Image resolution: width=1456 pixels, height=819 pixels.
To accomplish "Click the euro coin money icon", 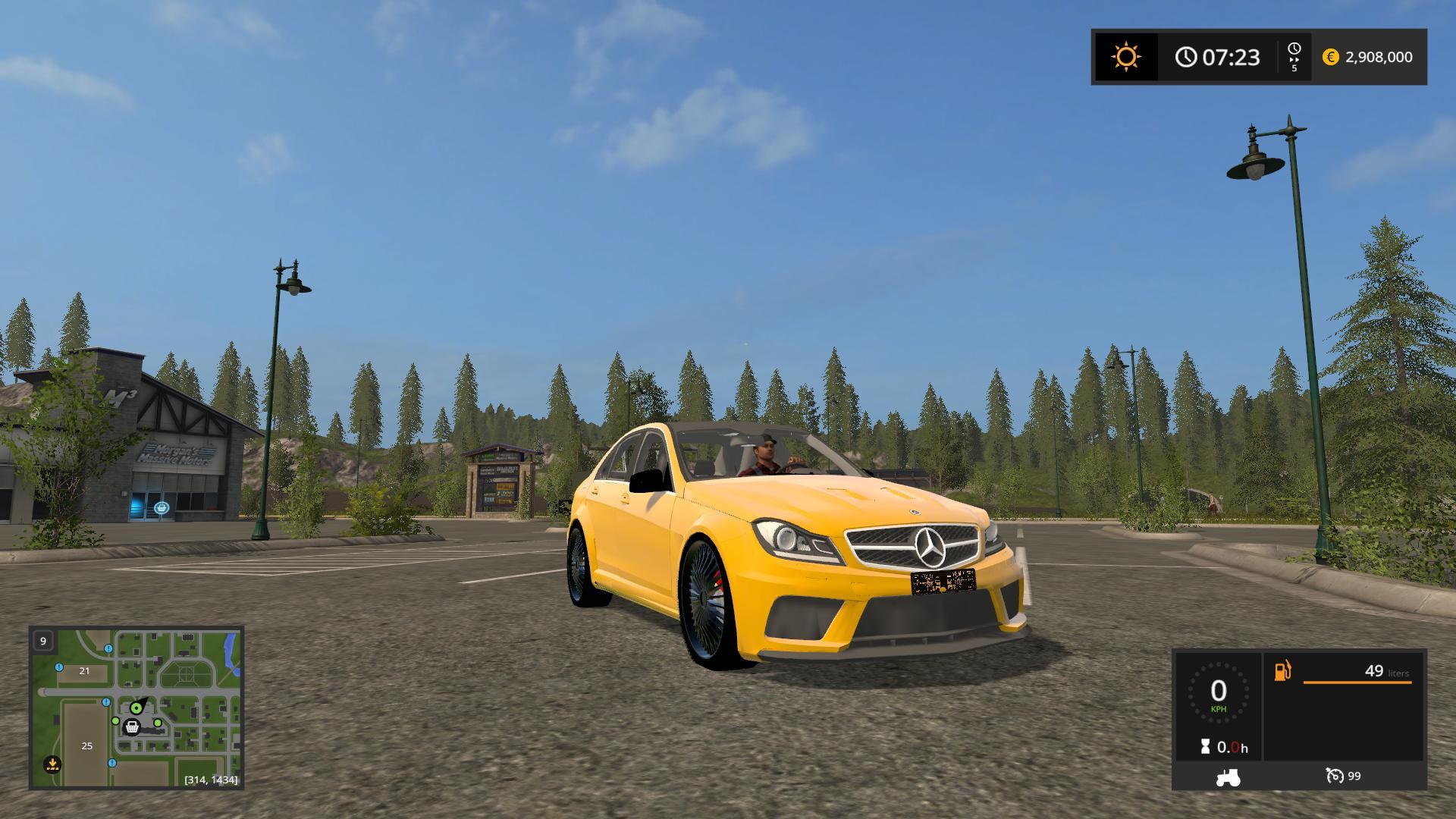I will pos(1330,57).
